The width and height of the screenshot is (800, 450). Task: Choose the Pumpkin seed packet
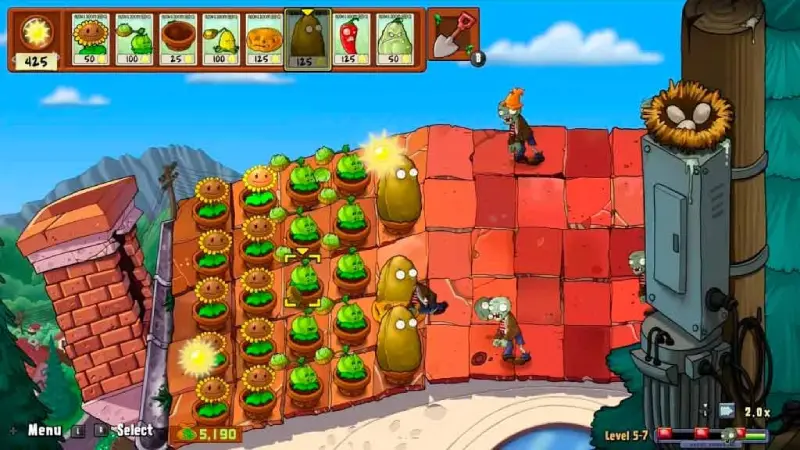click(x=264, y=39)
